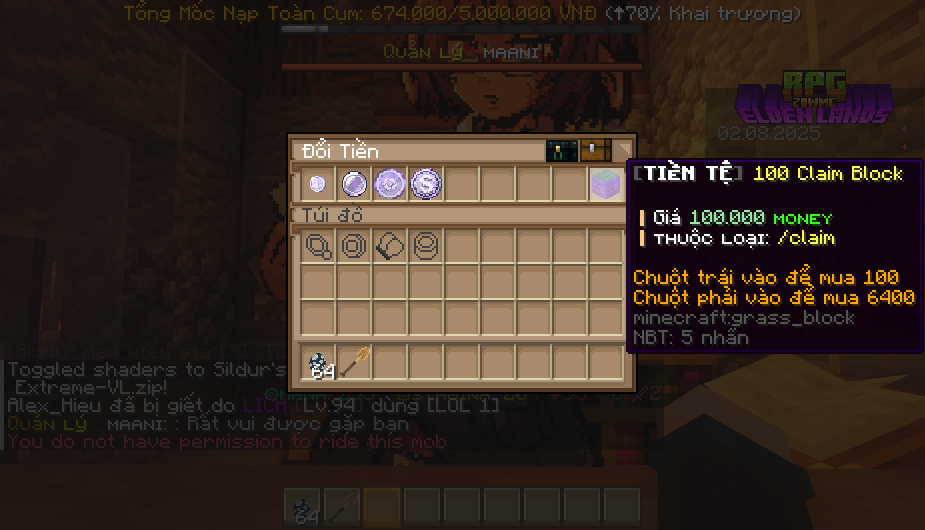Screen dimensions: 925x530
Task: Choose the plain silver-purple coin
Action: pos(353,184)
